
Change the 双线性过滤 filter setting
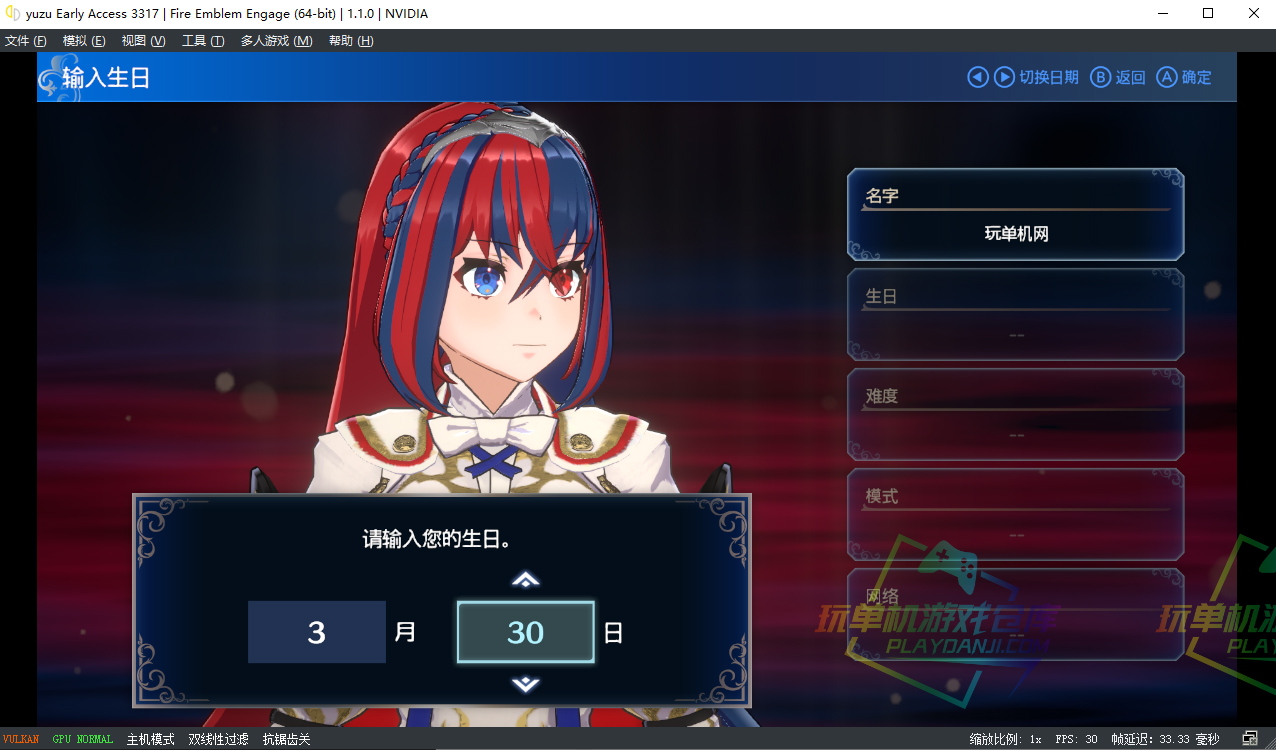pyautogui.click(x=218, y=740)
